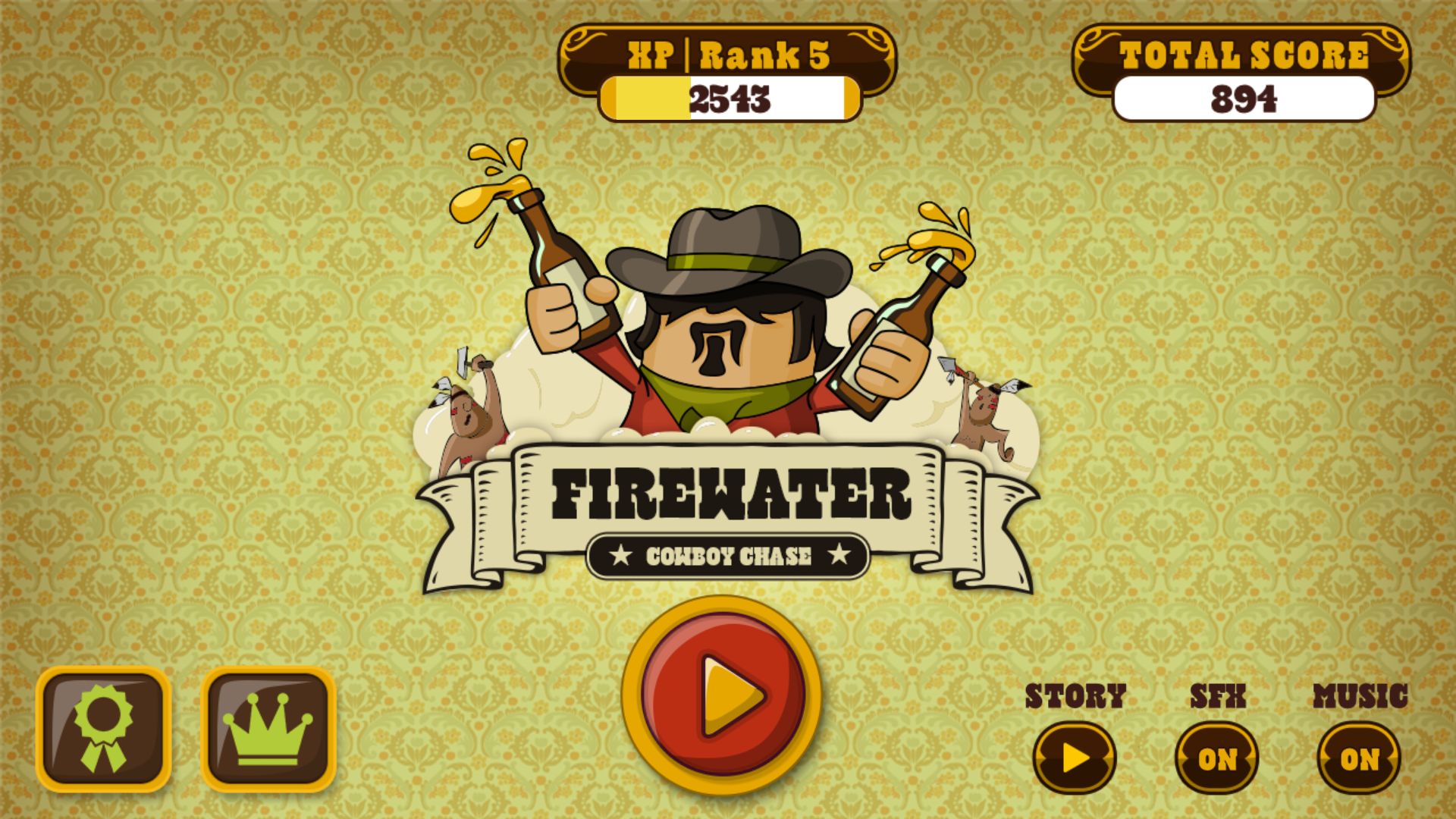Turn off sound effects via ON button

pyautogui.click(x=1218, y=756)
